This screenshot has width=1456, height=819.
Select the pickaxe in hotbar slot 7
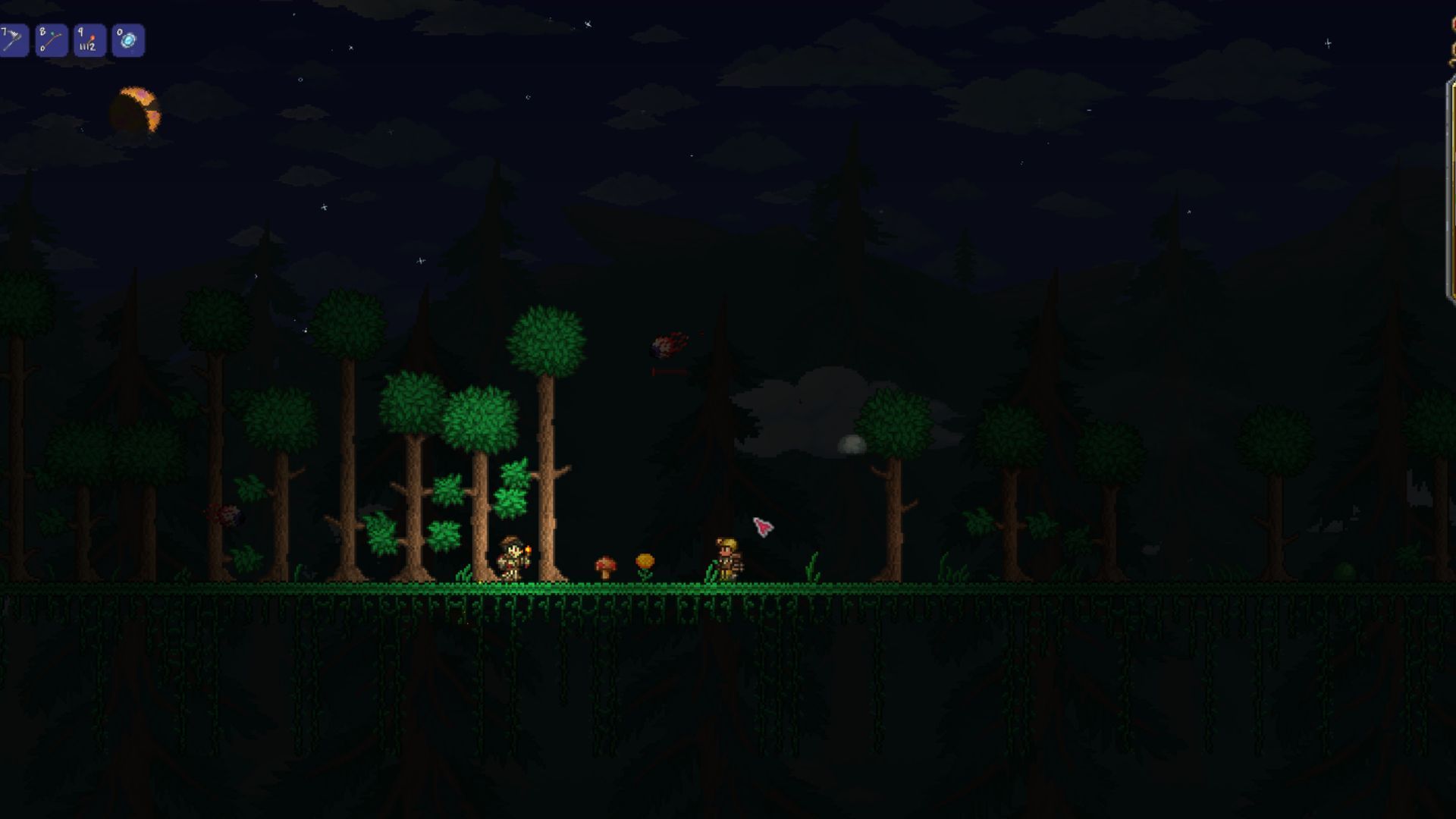[13, 41]
